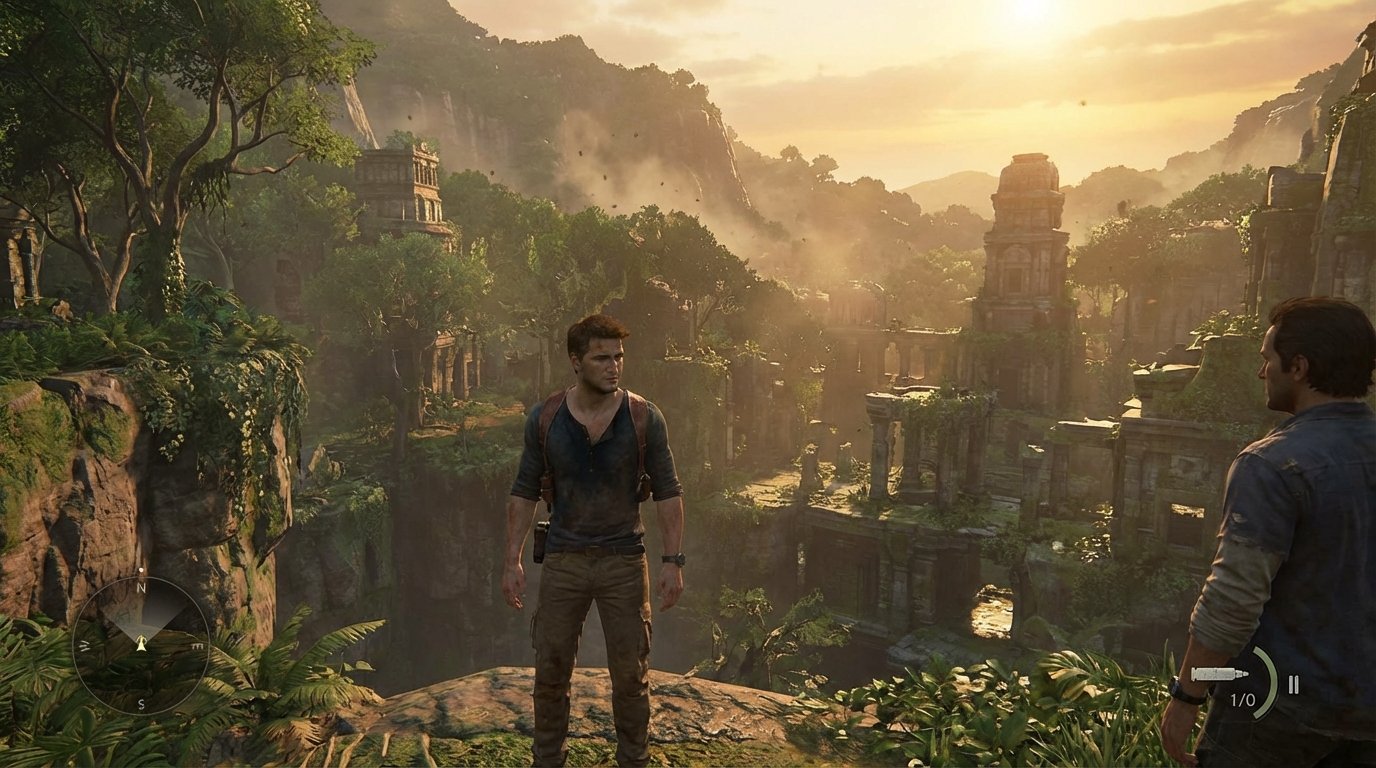The image size is (1376, 768).
Task: Click the waypoint dot above the compass
Action: 141,569
